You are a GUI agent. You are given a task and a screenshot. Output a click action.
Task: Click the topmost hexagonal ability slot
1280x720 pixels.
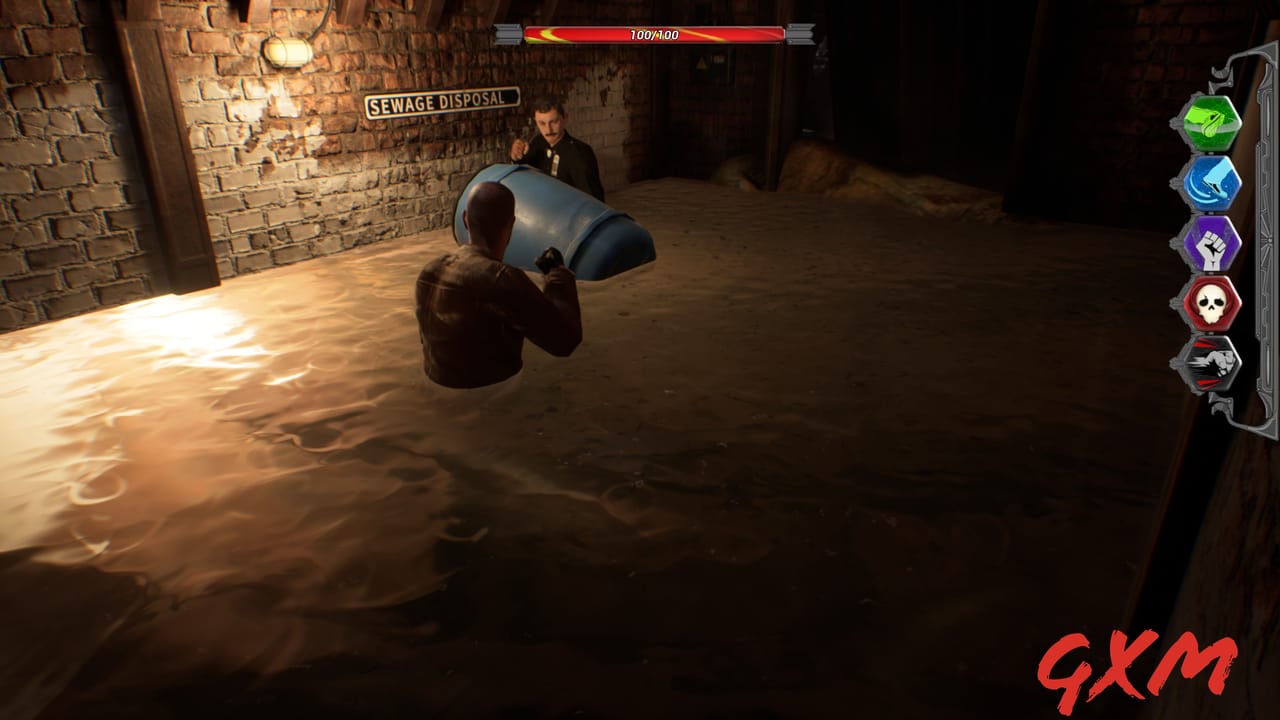1213,122
